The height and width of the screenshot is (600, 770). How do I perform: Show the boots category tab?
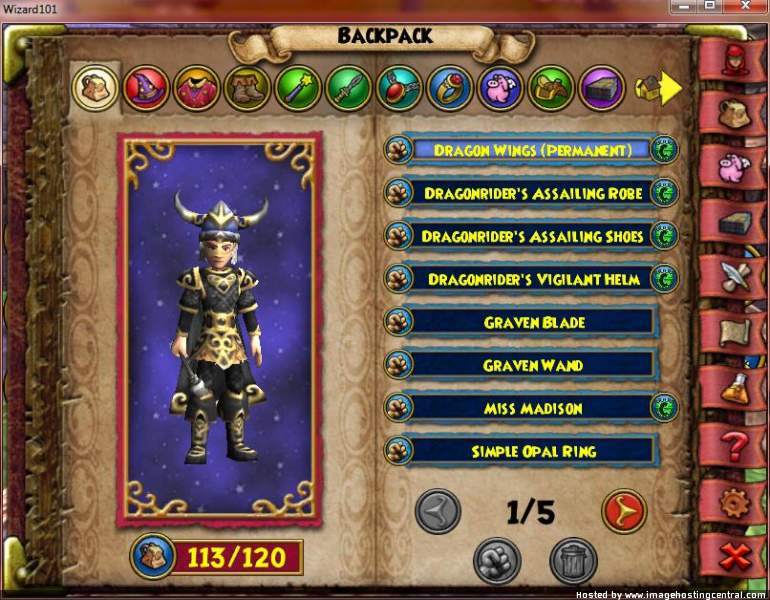247,88
